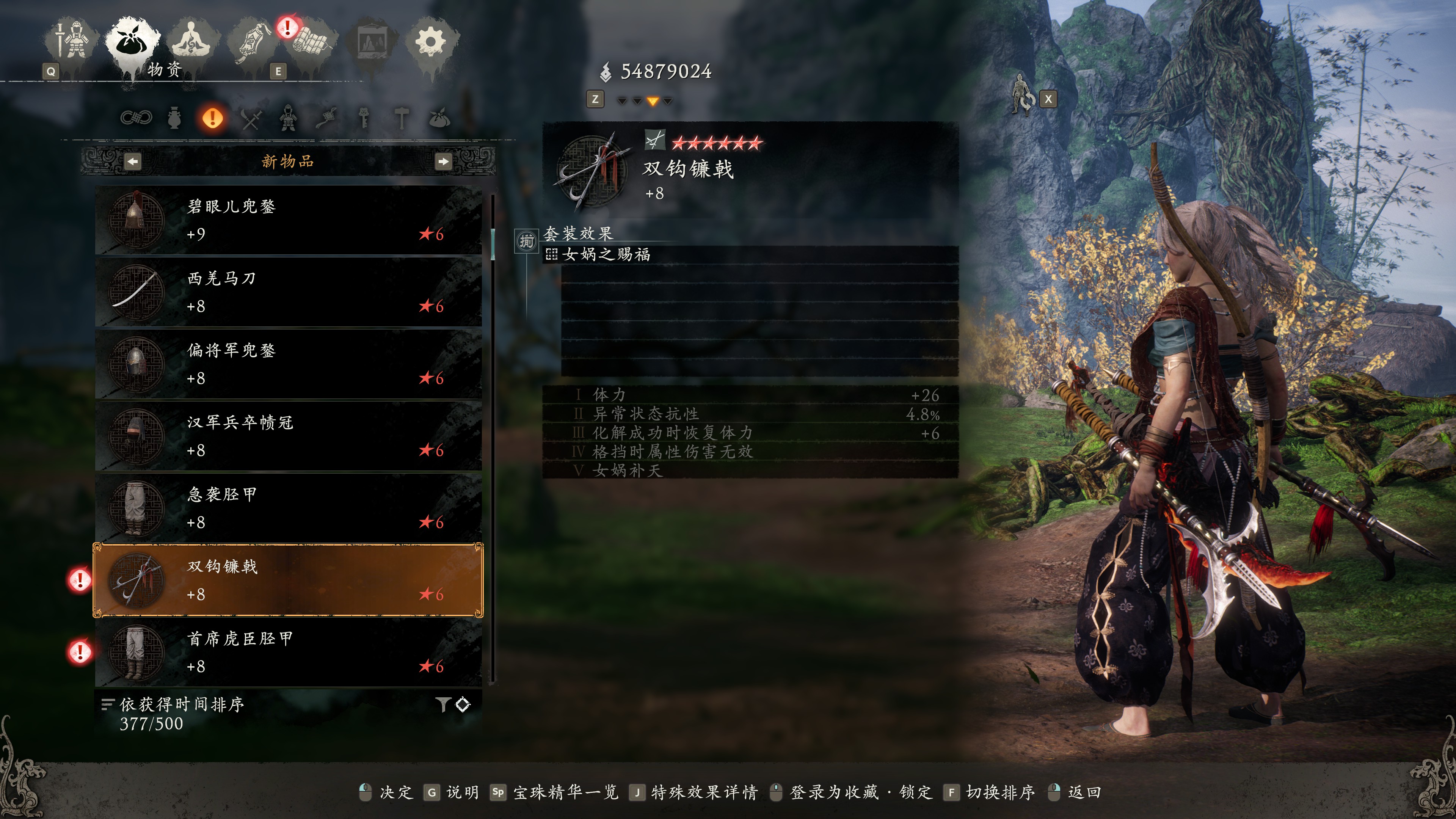Image resolution: width=1456 pixels, height=819 pixels.
Task: Switch to the hammer materials category
Action: [x=401, y=119]
